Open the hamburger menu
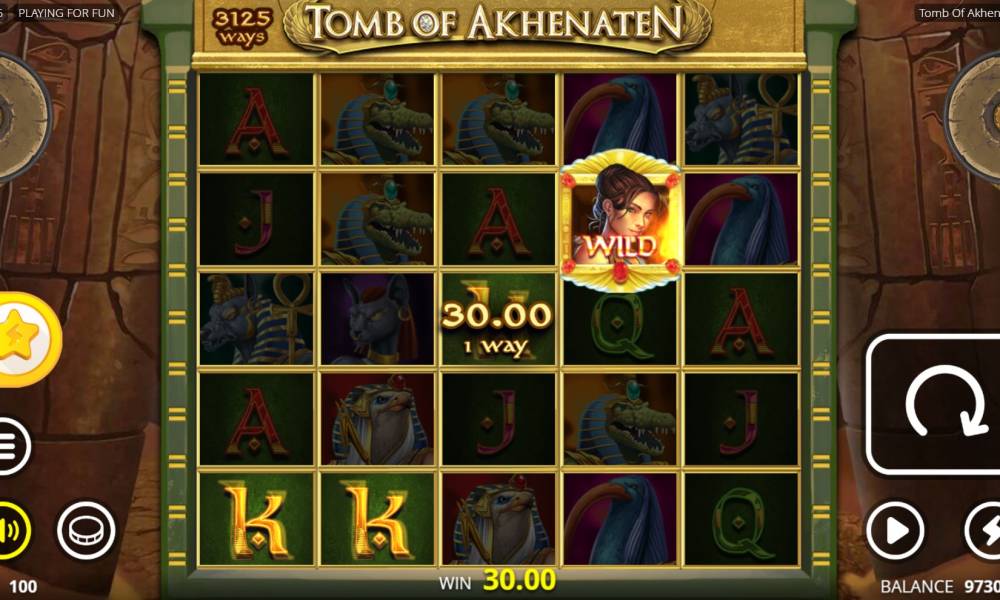This screenshot has width=1000, height=600. pyautogui.click(x=10, y=447)
